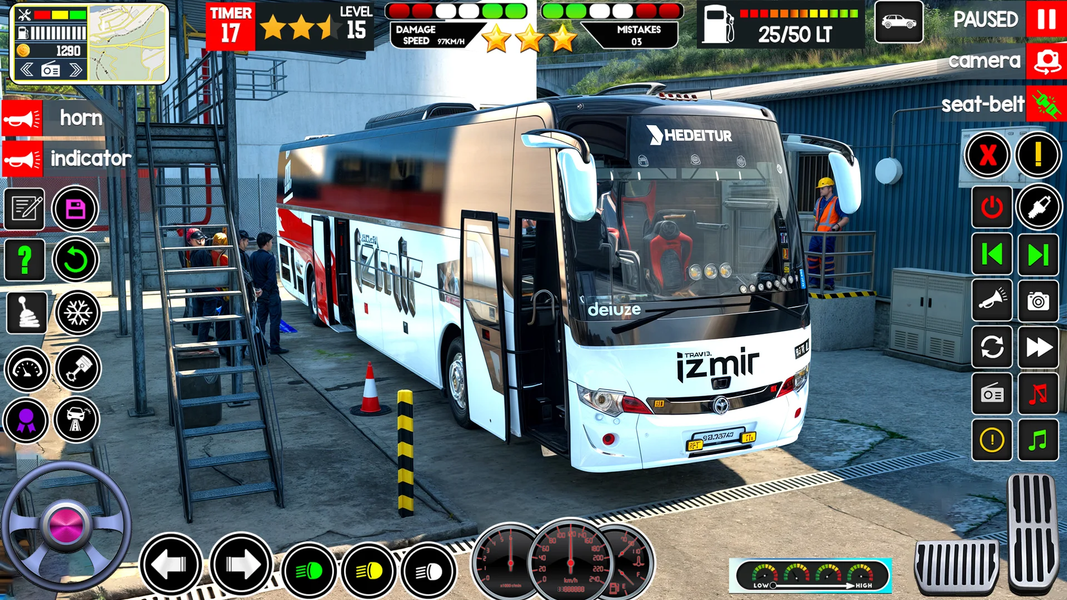Open the green question mark help
1067x600 pixels.
[24, 260]
